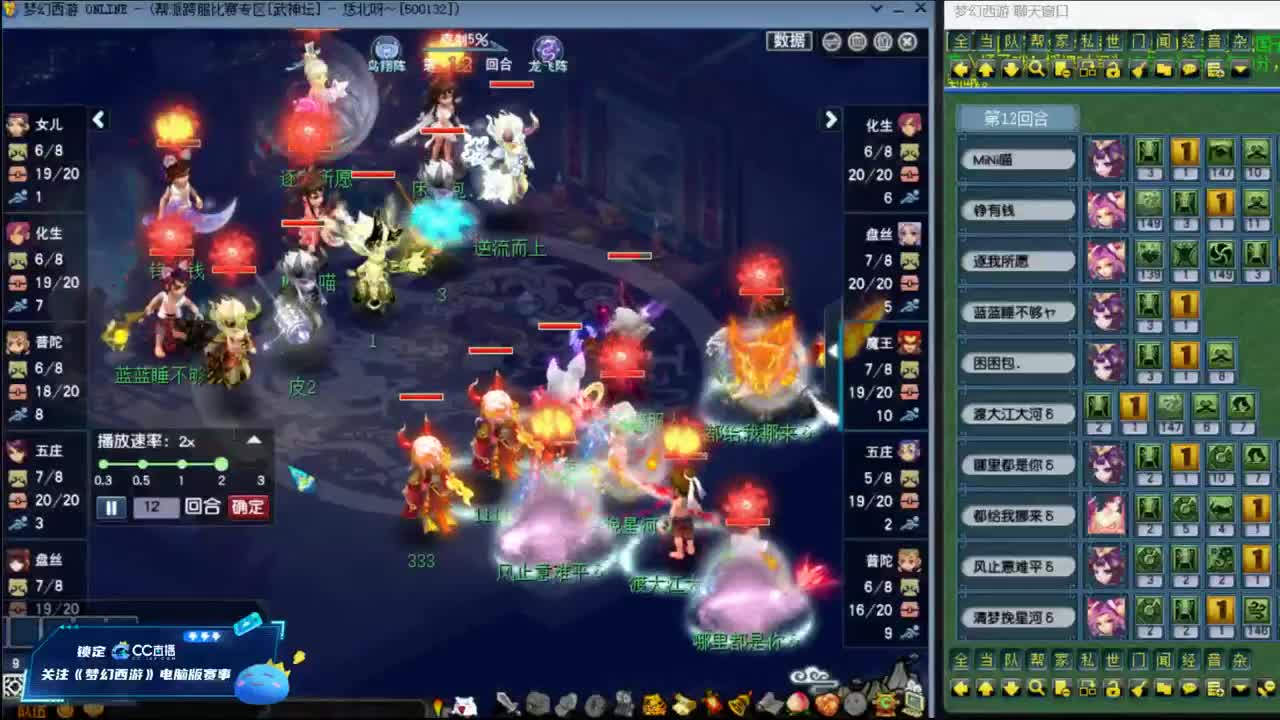Click the lock icon in the chat toolbar
This screenshot has width=1280, height=720.
(x=1112, y=70)
